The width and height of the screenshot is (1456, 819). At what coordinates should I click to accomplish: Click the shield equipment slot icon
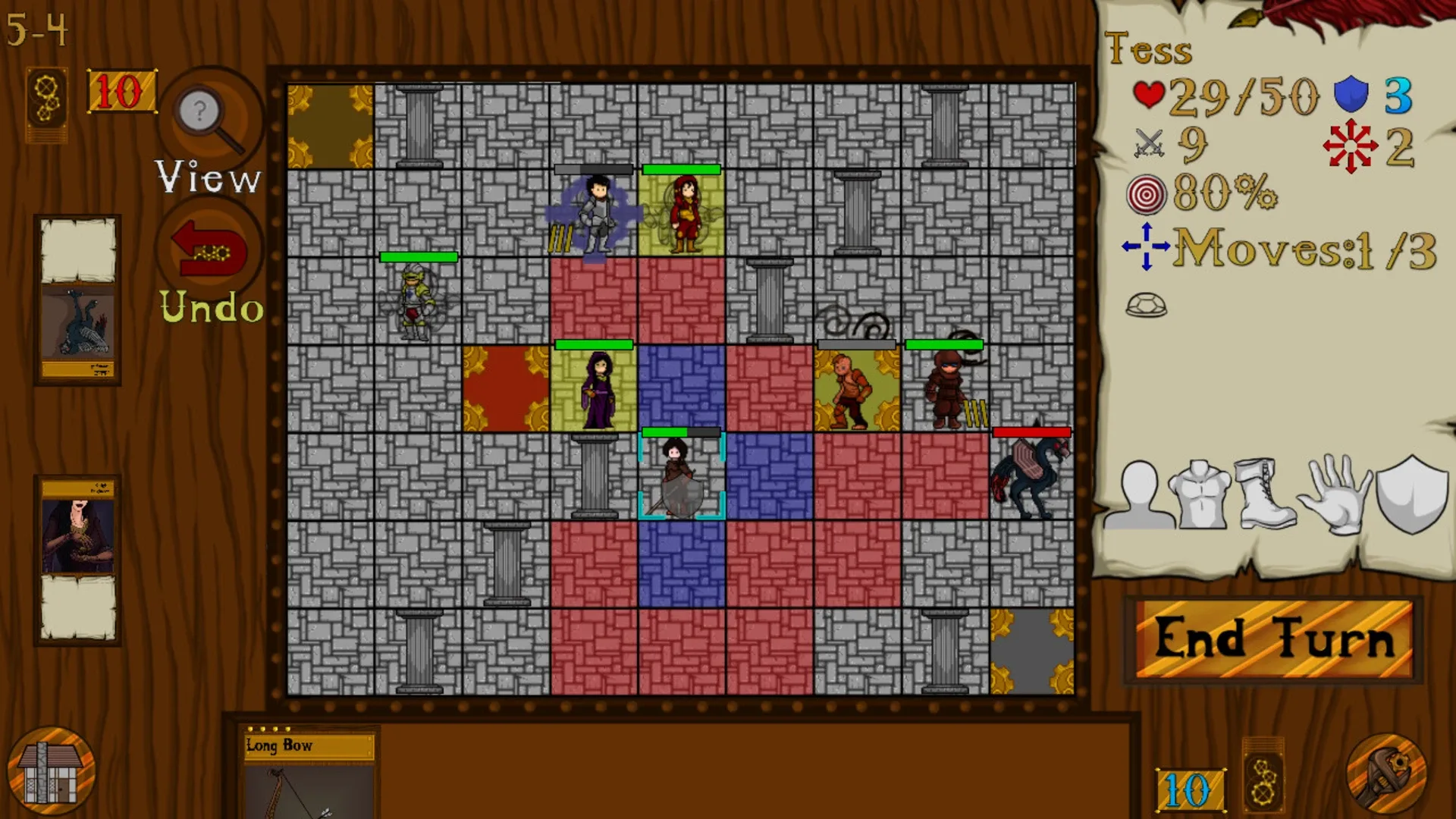pyautogui.click(x=1412, y=491)
